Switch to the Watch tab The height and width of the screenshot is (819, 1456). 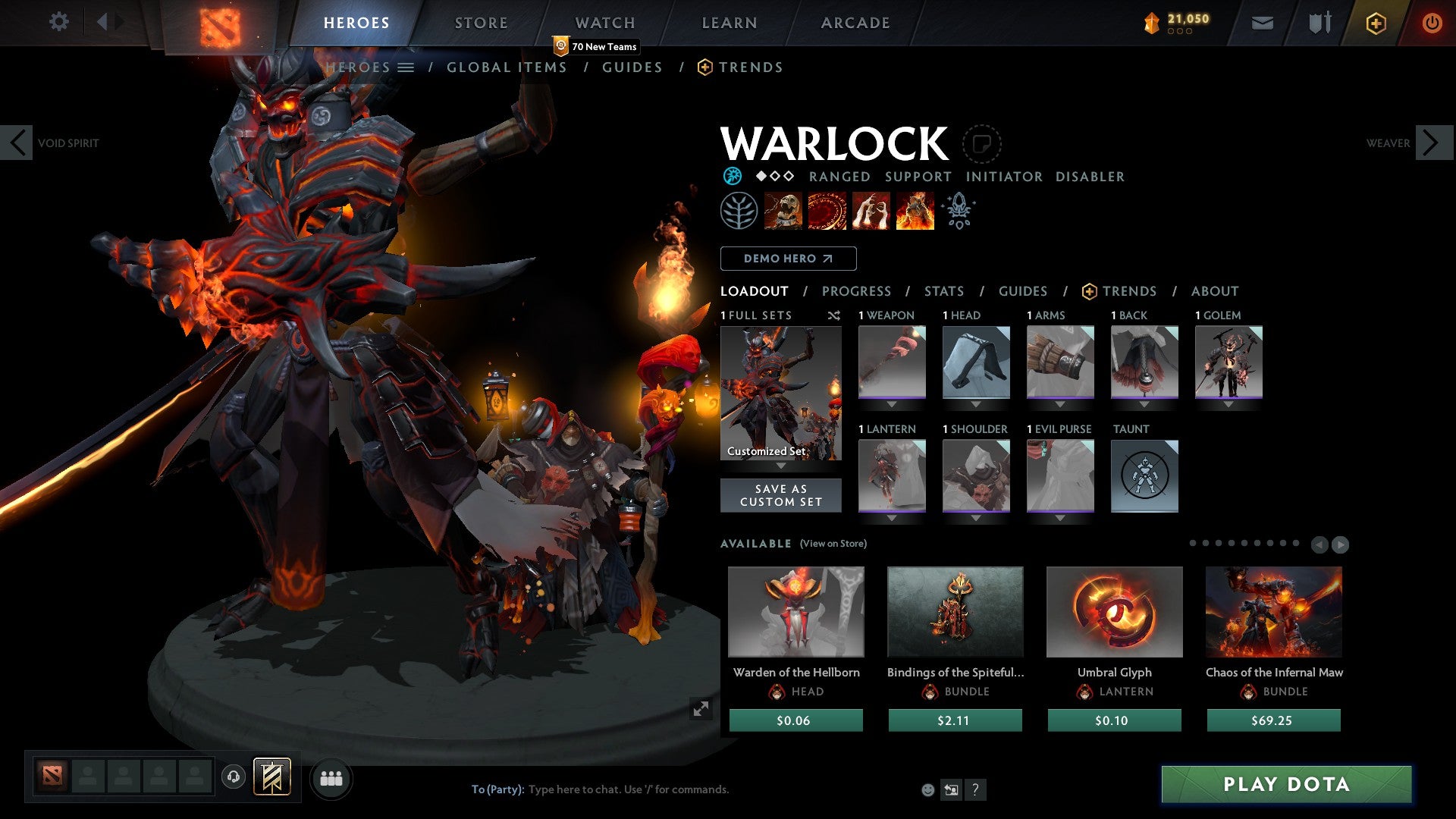click(604, 23)
